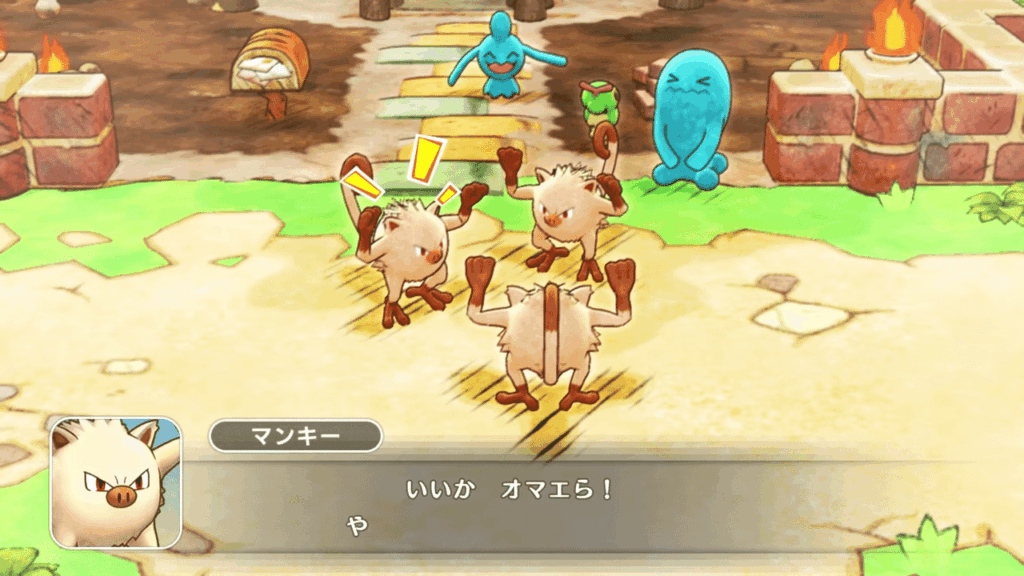Click the Mankey speaker portrait
The height and width of the screenshot is (576, 1024).
116,482
